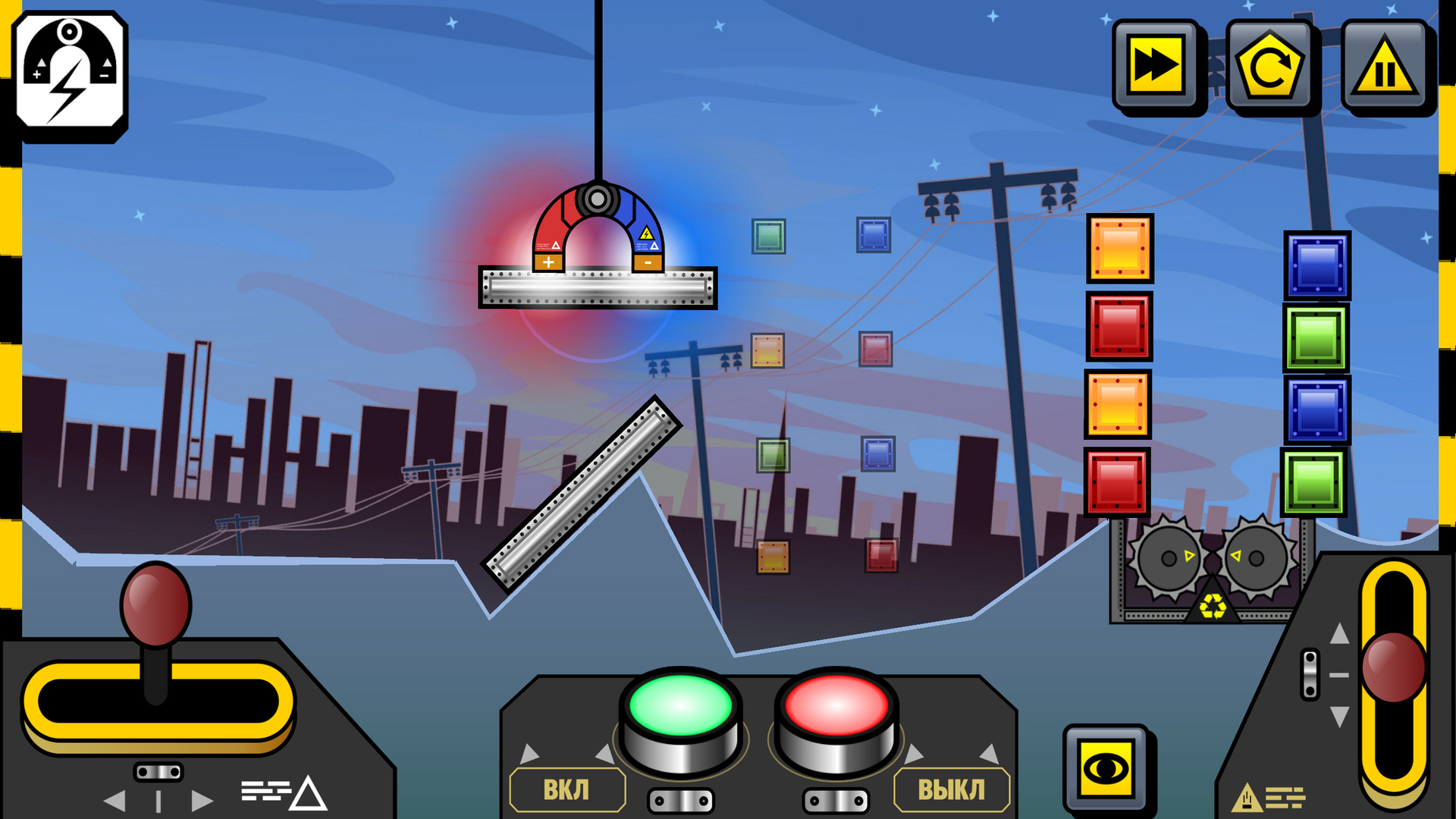This screenshot has height=819, width=1456.
Task: Flip the metal switch below the joystick
Action: pos(160,771)
